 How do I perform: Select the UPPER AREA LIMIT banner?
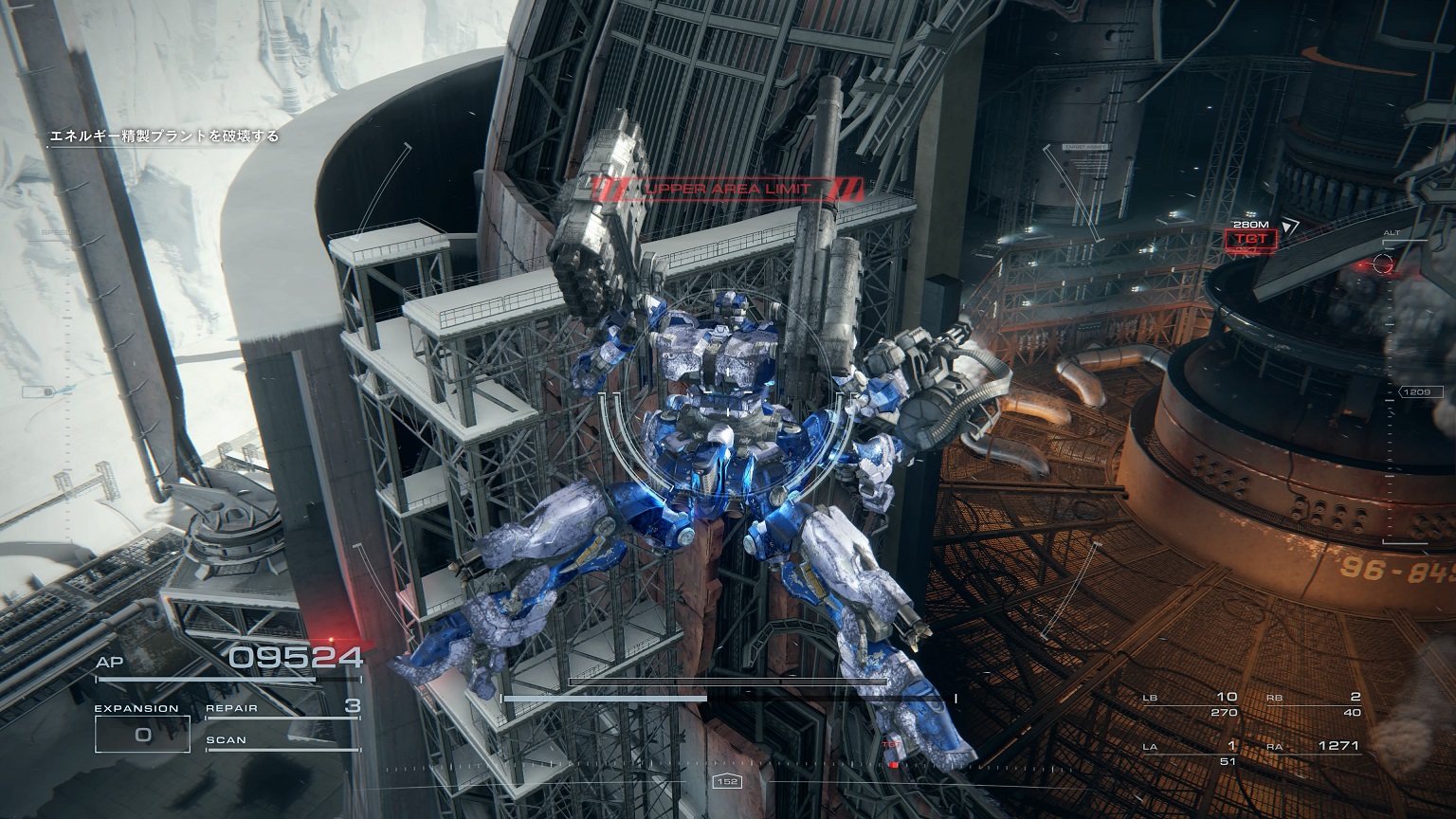(729, 187)
